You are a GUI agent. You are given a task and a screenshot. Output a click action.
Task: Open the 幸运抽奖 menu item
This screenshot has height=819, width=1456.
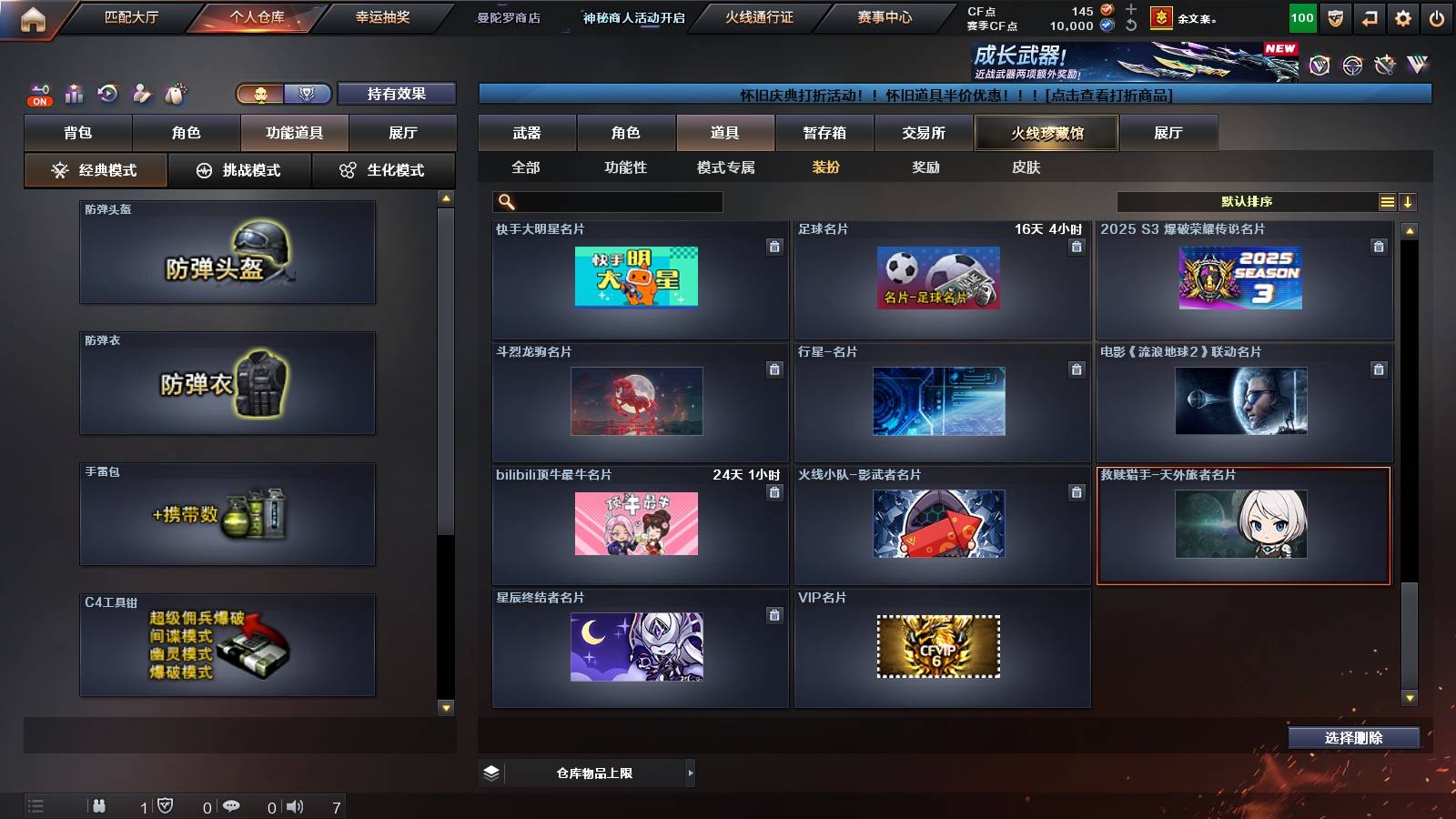pyautogui.click(x=383, y=18)
